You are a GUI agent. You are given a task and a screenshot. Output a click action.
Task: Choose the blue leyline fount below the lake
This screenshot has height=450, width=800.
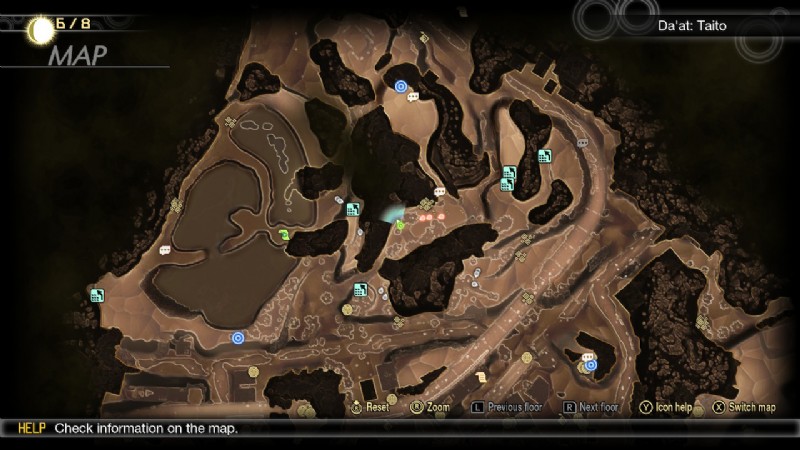(x=238, y=338)
